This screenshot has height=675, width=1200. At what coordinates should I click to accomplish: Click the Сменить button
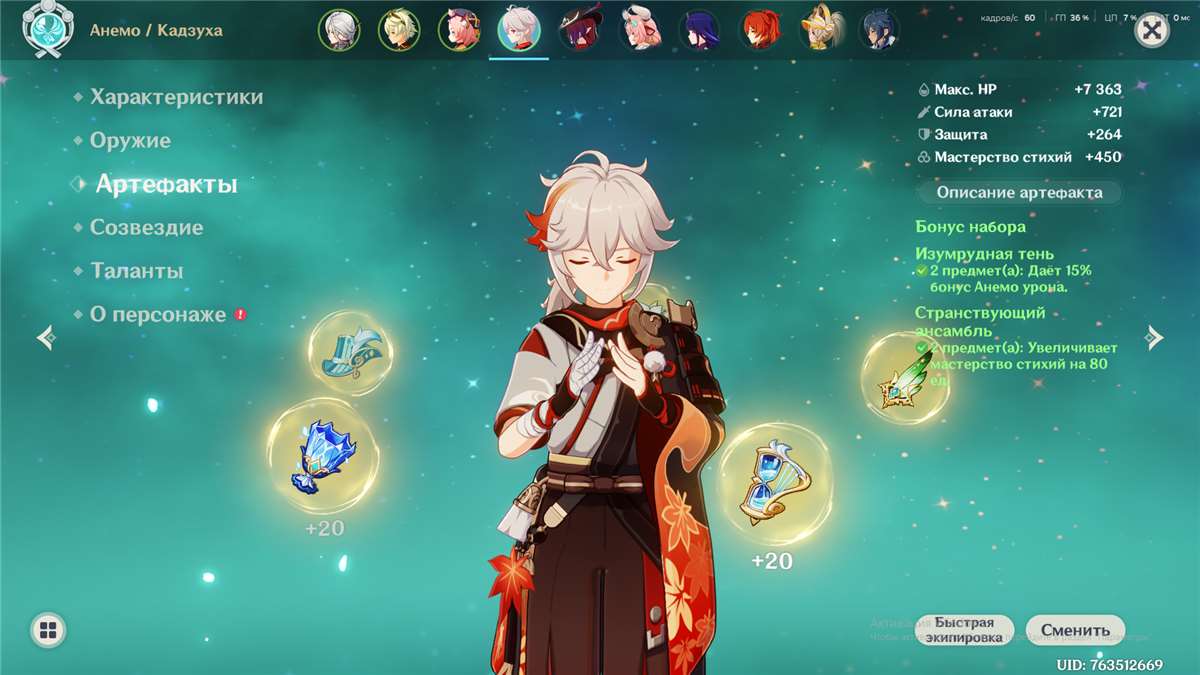coord(1075,630)
